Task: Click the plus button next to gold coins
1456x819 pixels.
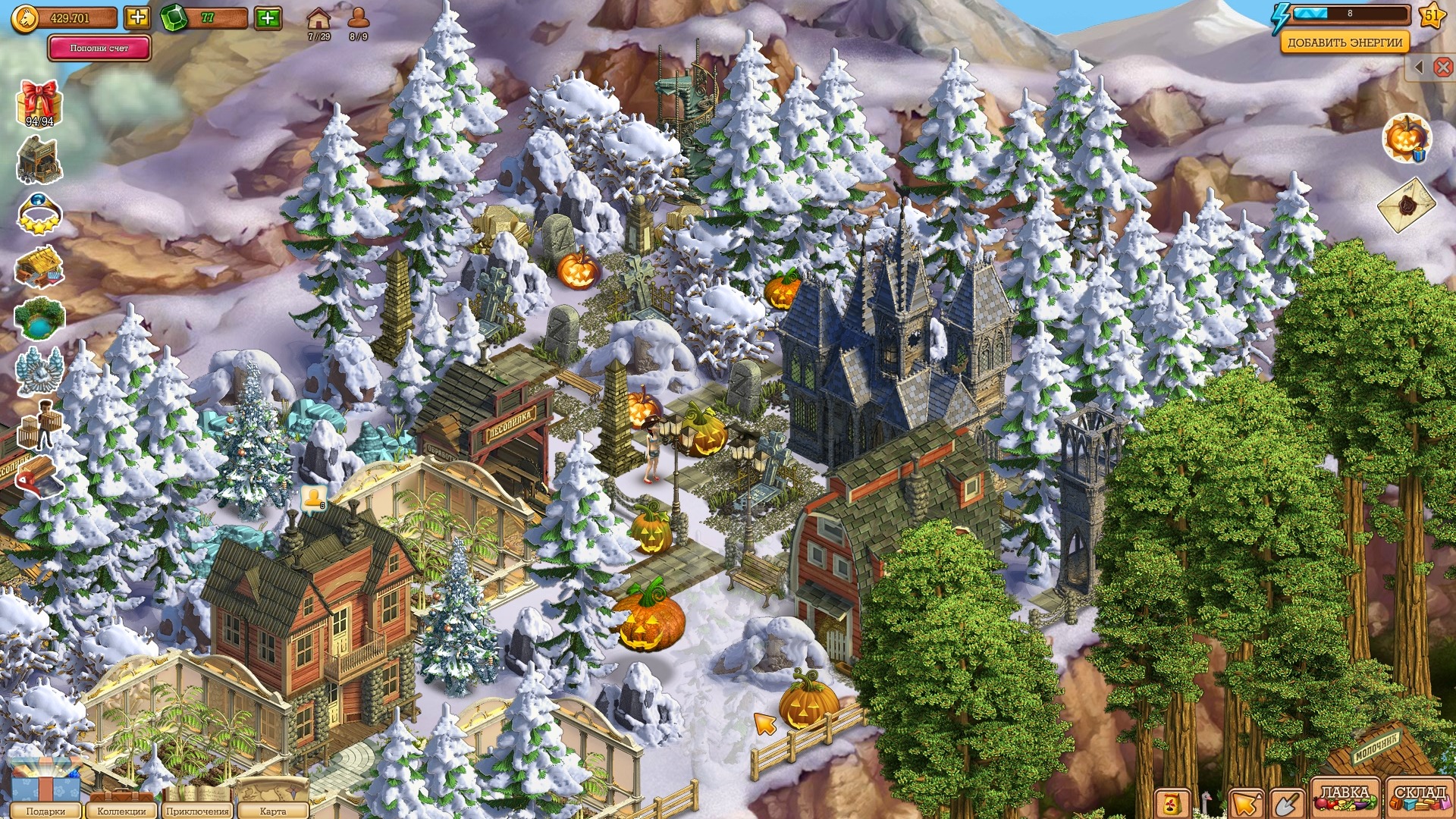Action: pyautogui.click(x=137, y=17)
